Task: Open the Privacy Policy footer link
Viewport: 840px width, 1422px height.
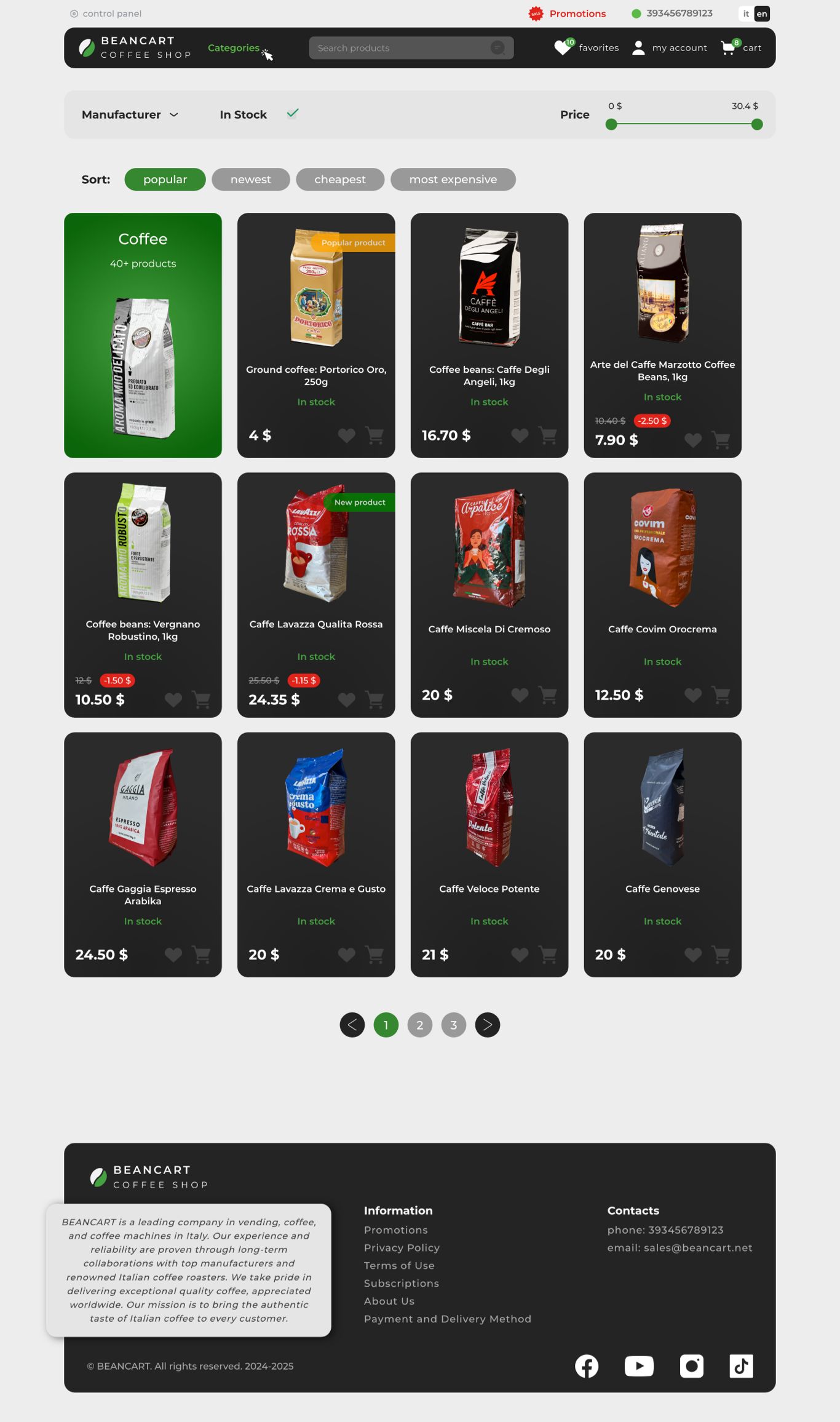Action: 402,1248
